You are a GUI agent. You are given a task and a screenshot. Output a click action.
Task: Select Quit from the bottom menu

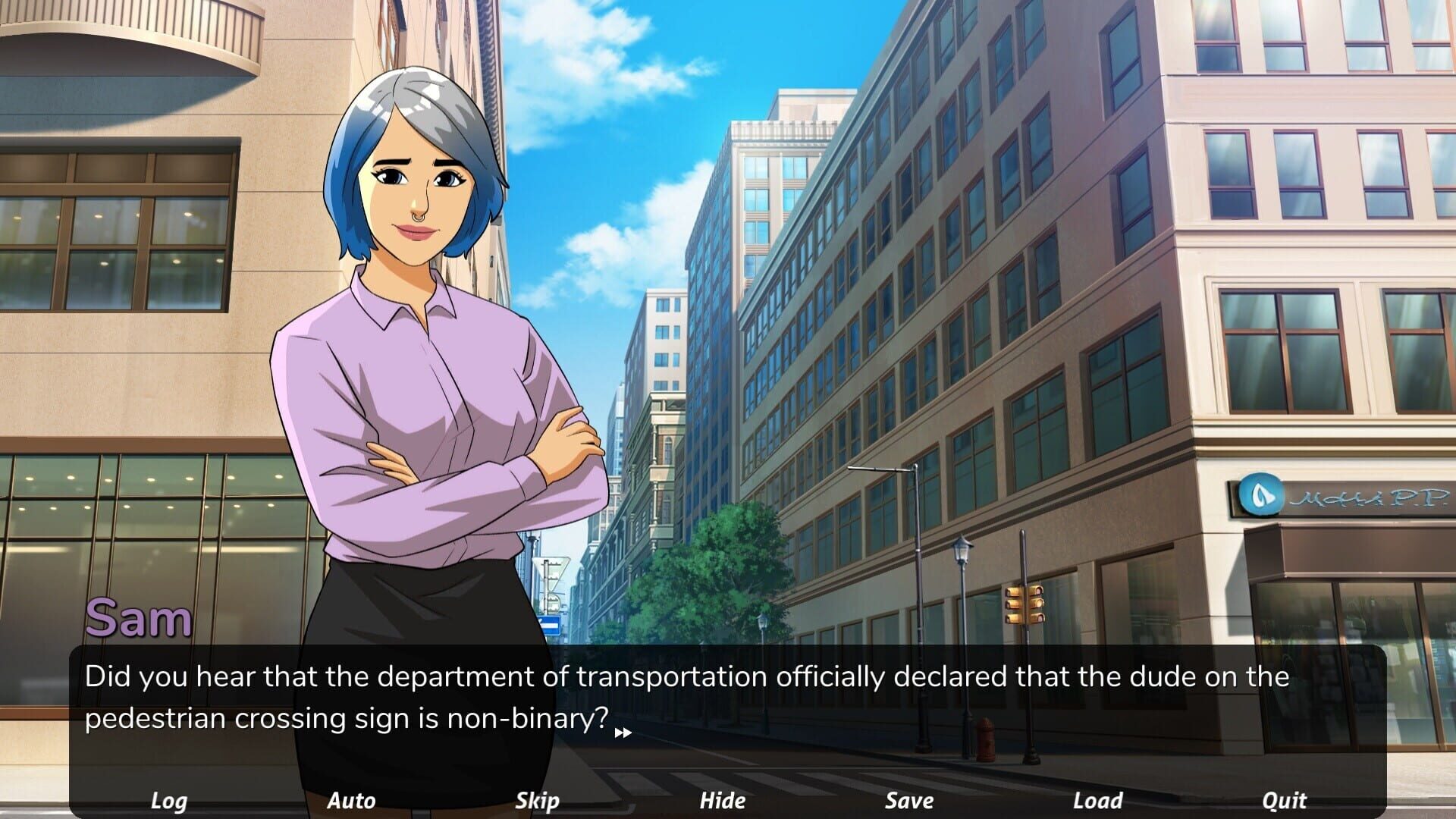tap(1285, 800)
